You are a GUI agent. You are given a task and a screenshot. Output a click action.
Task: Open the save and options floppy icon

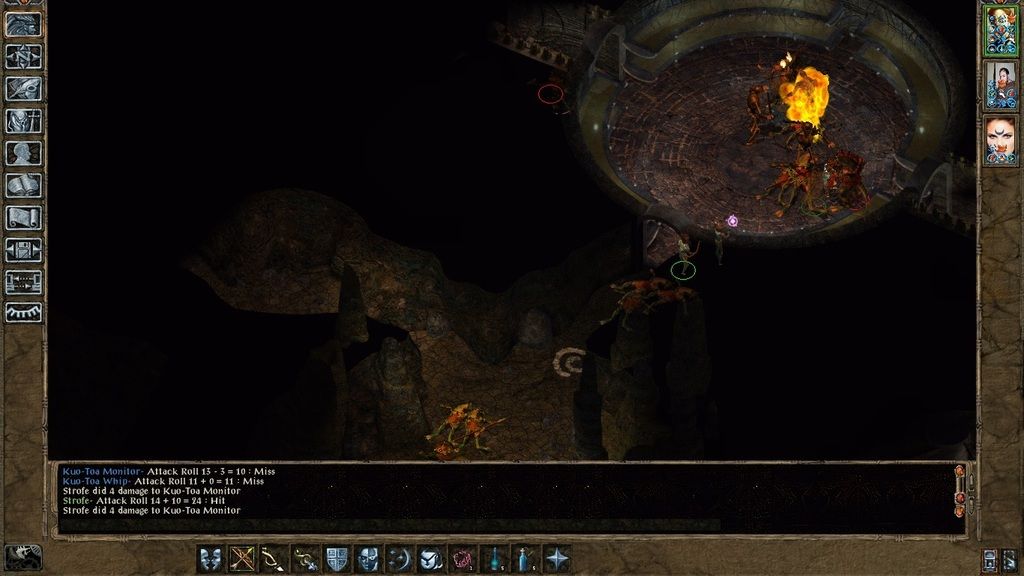(23, 249)
